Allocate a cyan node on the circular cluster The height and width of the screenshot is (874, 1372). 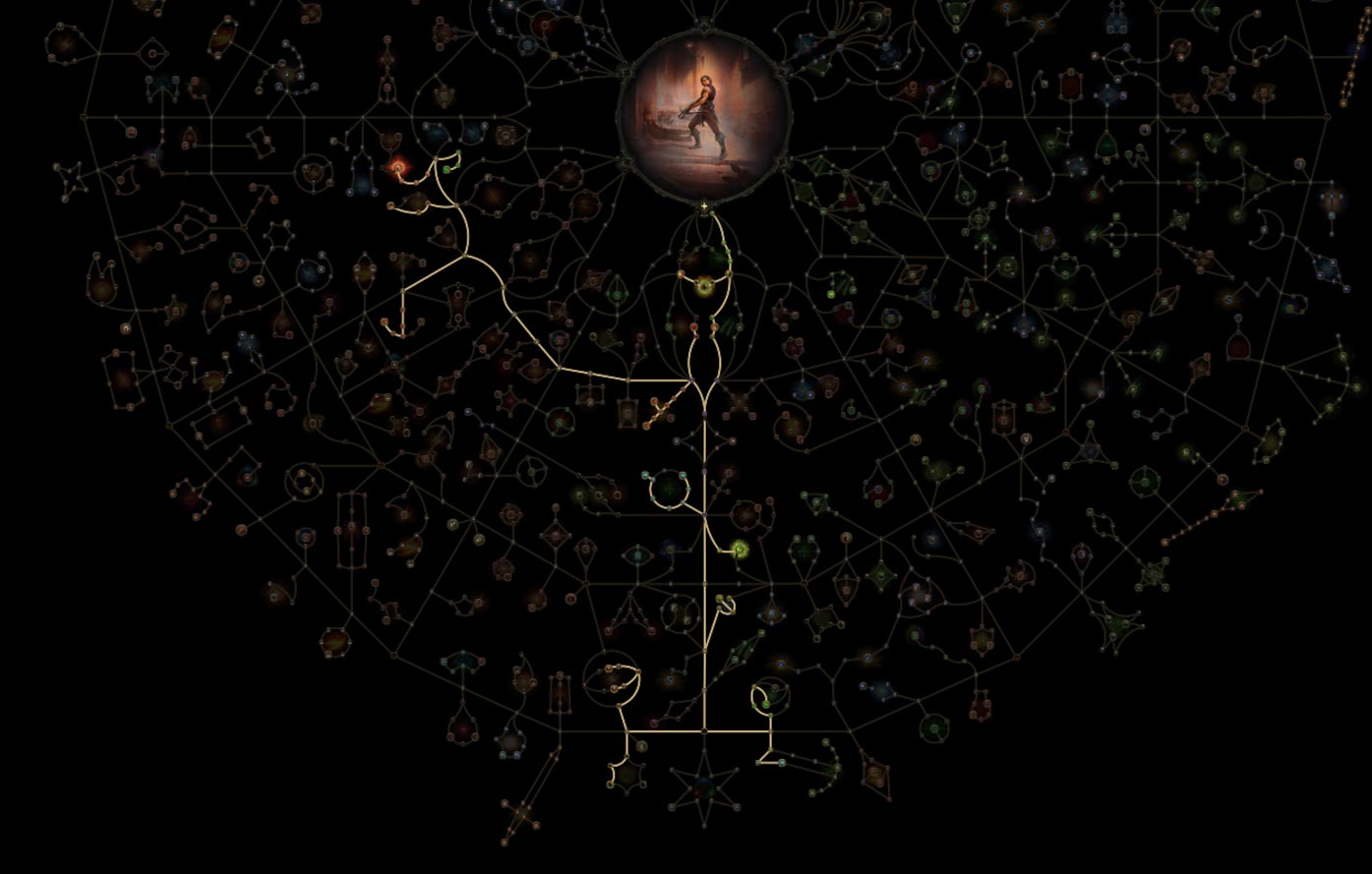click(683, 476)
